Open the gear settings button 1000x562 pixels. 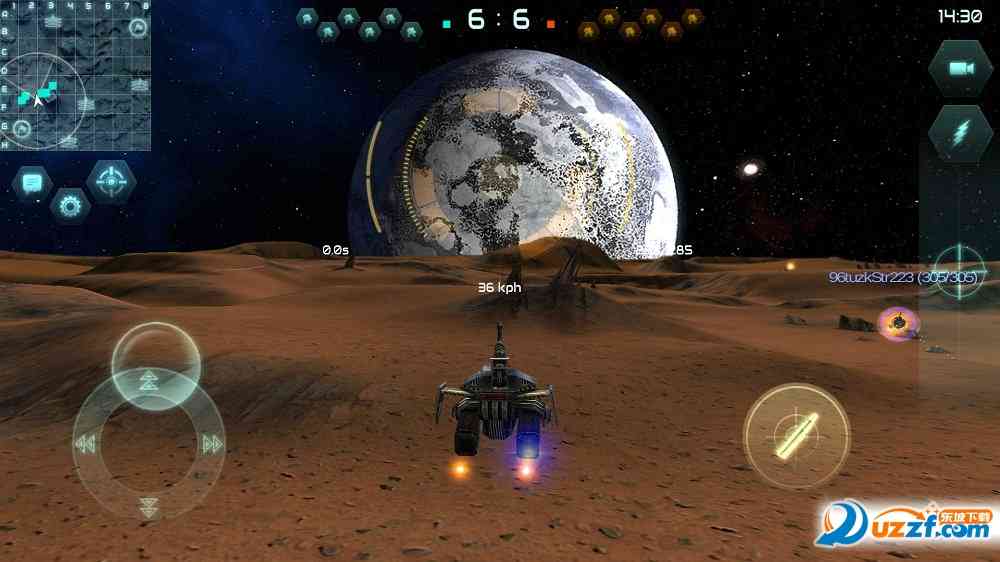70,206
